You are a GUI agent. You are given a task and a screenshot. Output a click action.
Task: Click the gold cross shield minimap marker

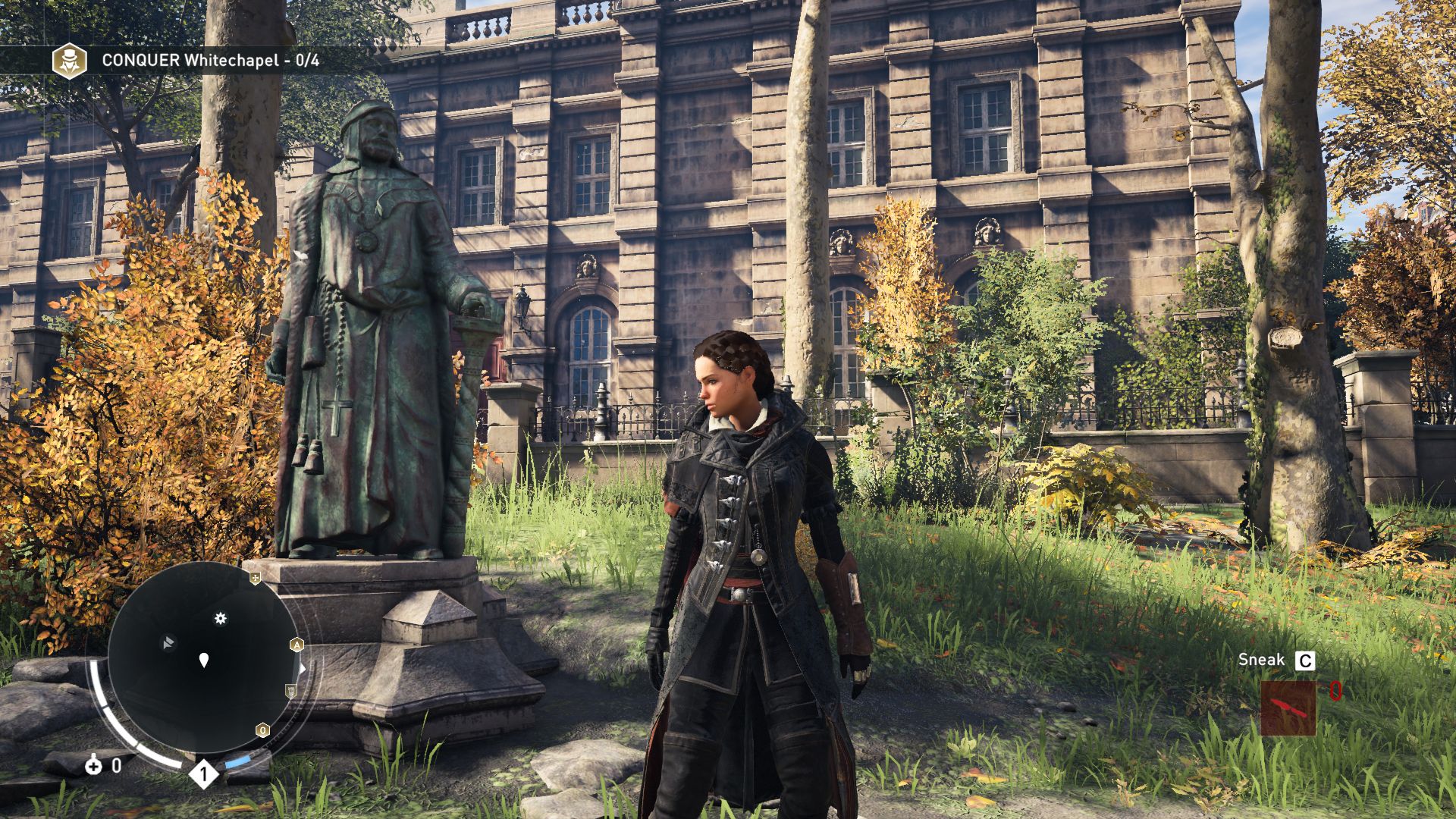(256, 579)
